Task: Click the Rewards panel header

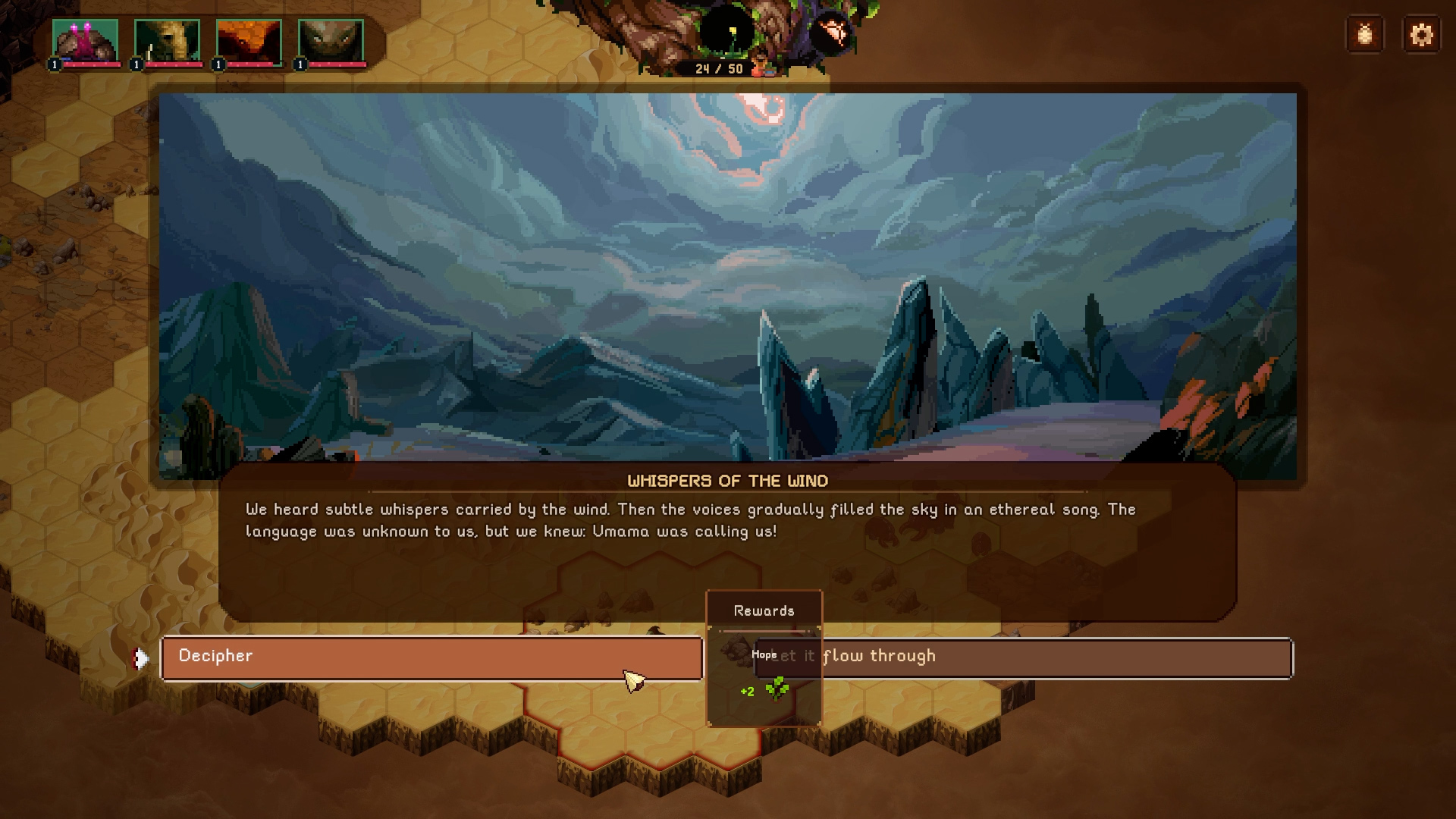Action: click(764, 610)
